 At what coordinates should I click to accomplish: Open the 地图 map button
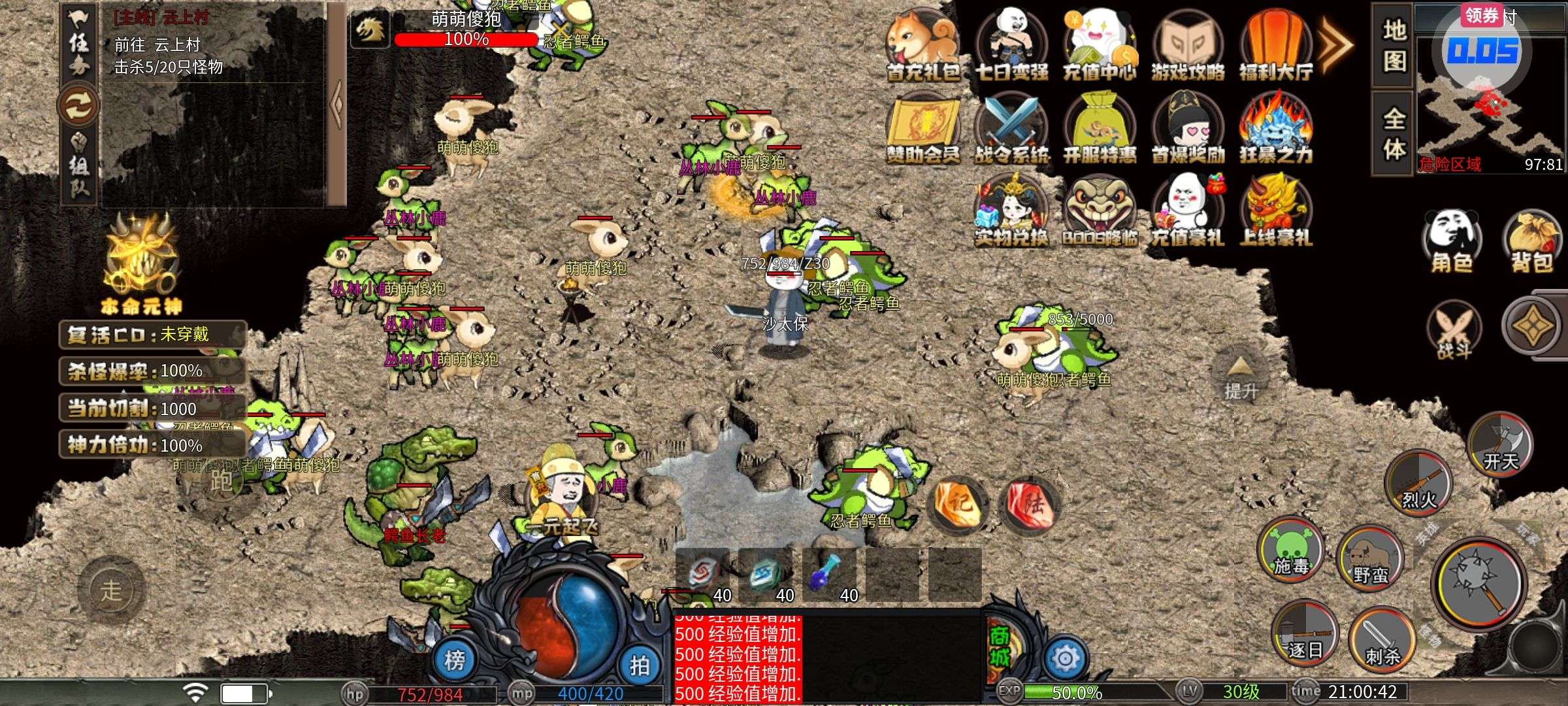1394,46
